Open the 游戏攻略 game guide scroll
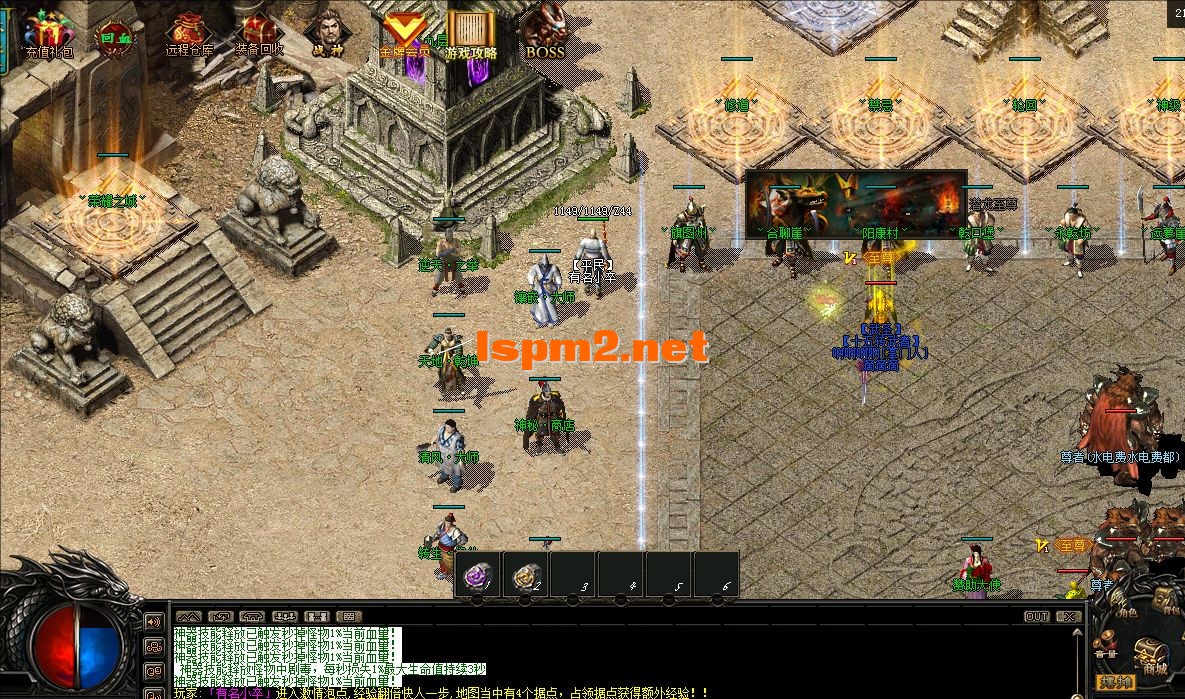 [471, 34]
